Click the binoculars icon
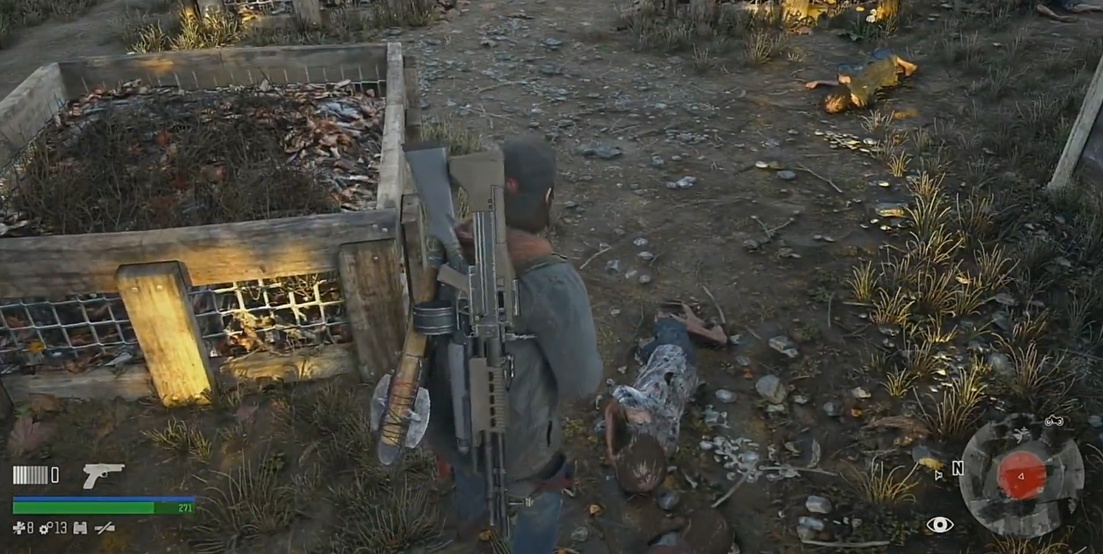1103x554 pixels. tap(79, 528)
